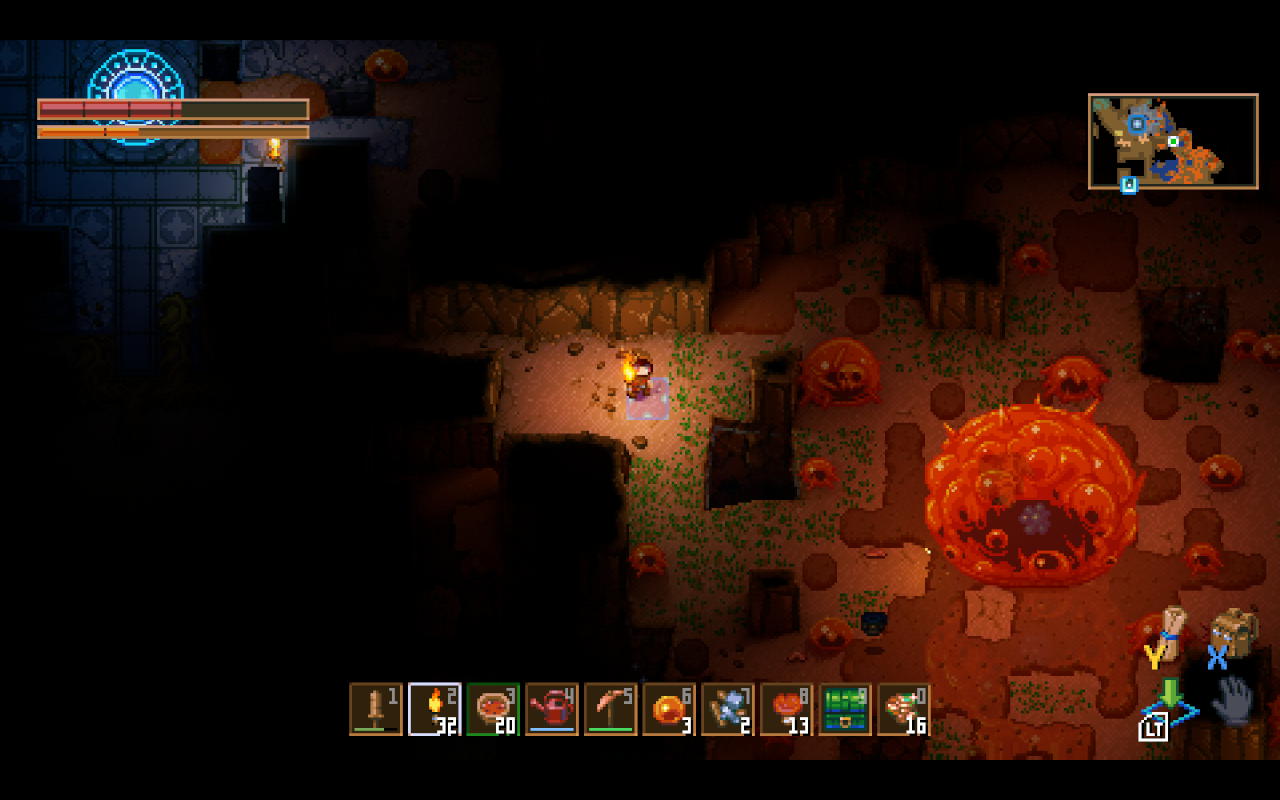Image resolution: width=1280 pixels, height=800 pixels.
Task: Select the torch slot with 32 torches
Action: [x=435, y=709]
